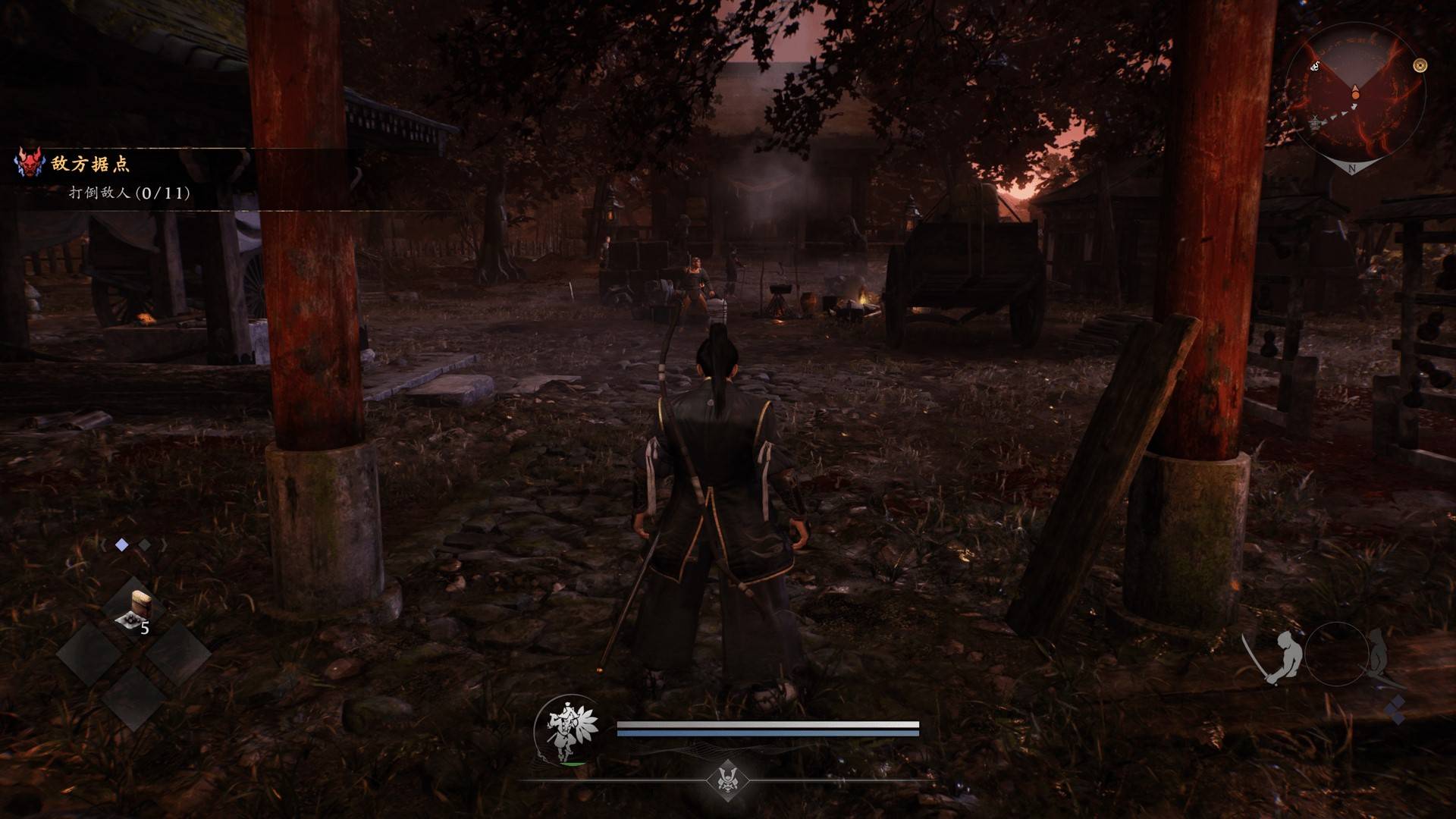Click the gold coin marker beside the minimap
The image size is (1456, 819).
point(1420,66)
